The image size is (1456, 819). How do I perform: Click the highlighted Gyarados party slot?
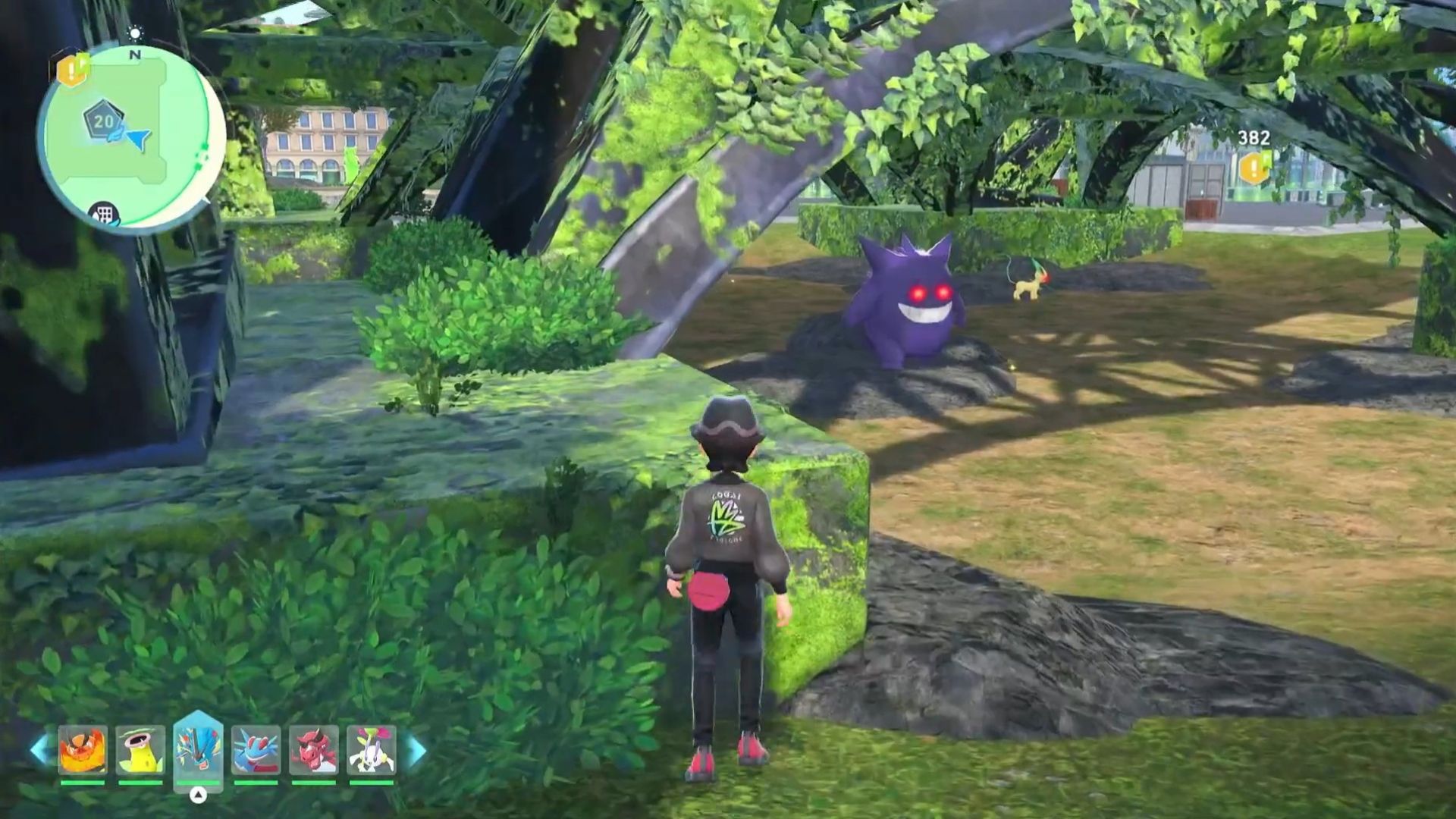coord(198,748)
